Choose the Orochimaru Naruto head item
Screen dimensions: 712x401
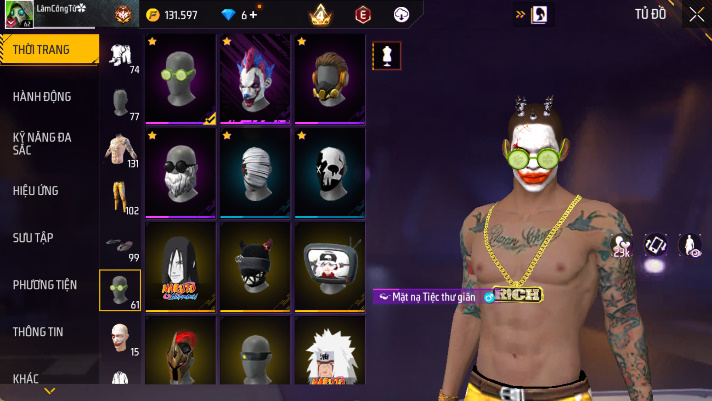pyautogui.click(x=180, y=265)
